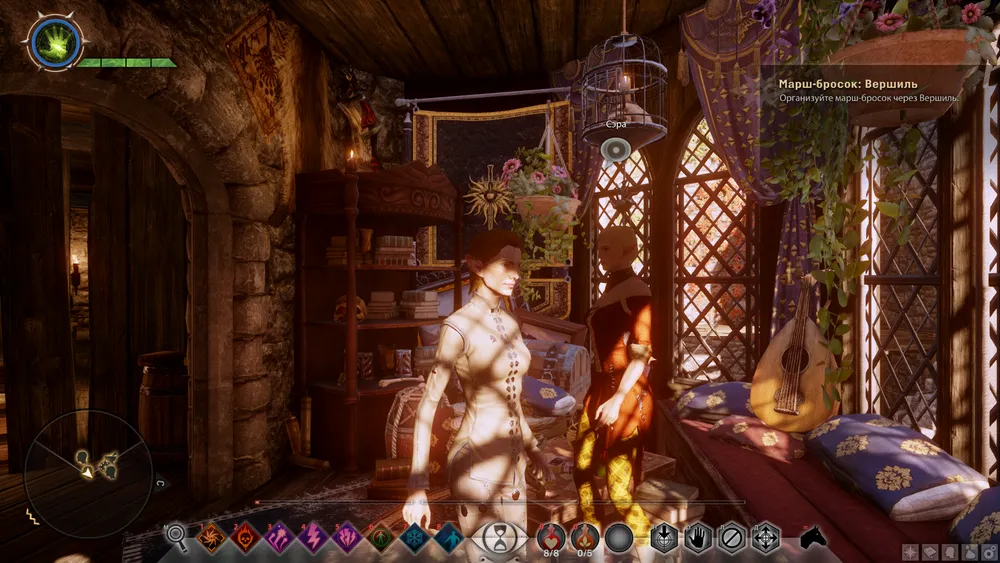Screen dimensions: 1000x563
Task: Select the green glowing hand portrait
Action: click(x=55, y=42)
